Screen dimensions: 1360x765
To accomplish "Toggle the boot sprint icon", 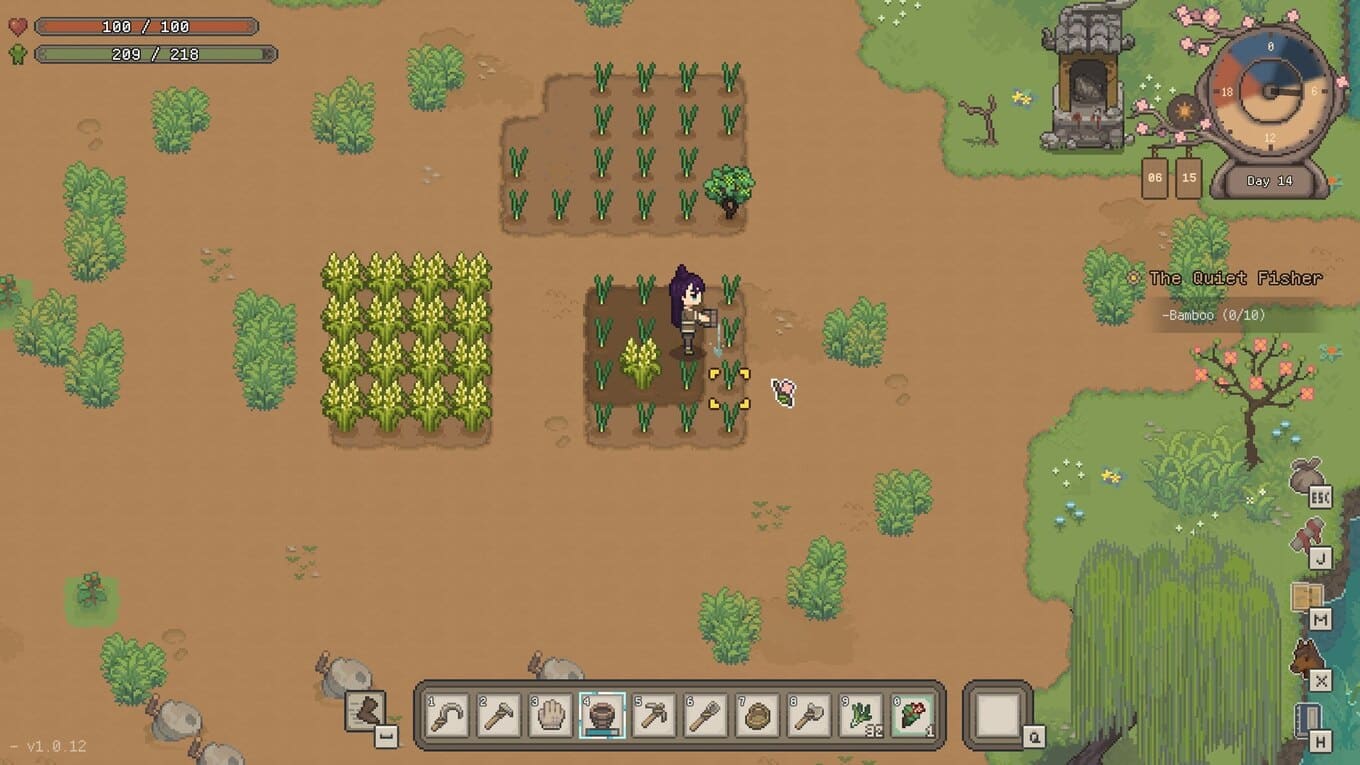I will [367, 712].
